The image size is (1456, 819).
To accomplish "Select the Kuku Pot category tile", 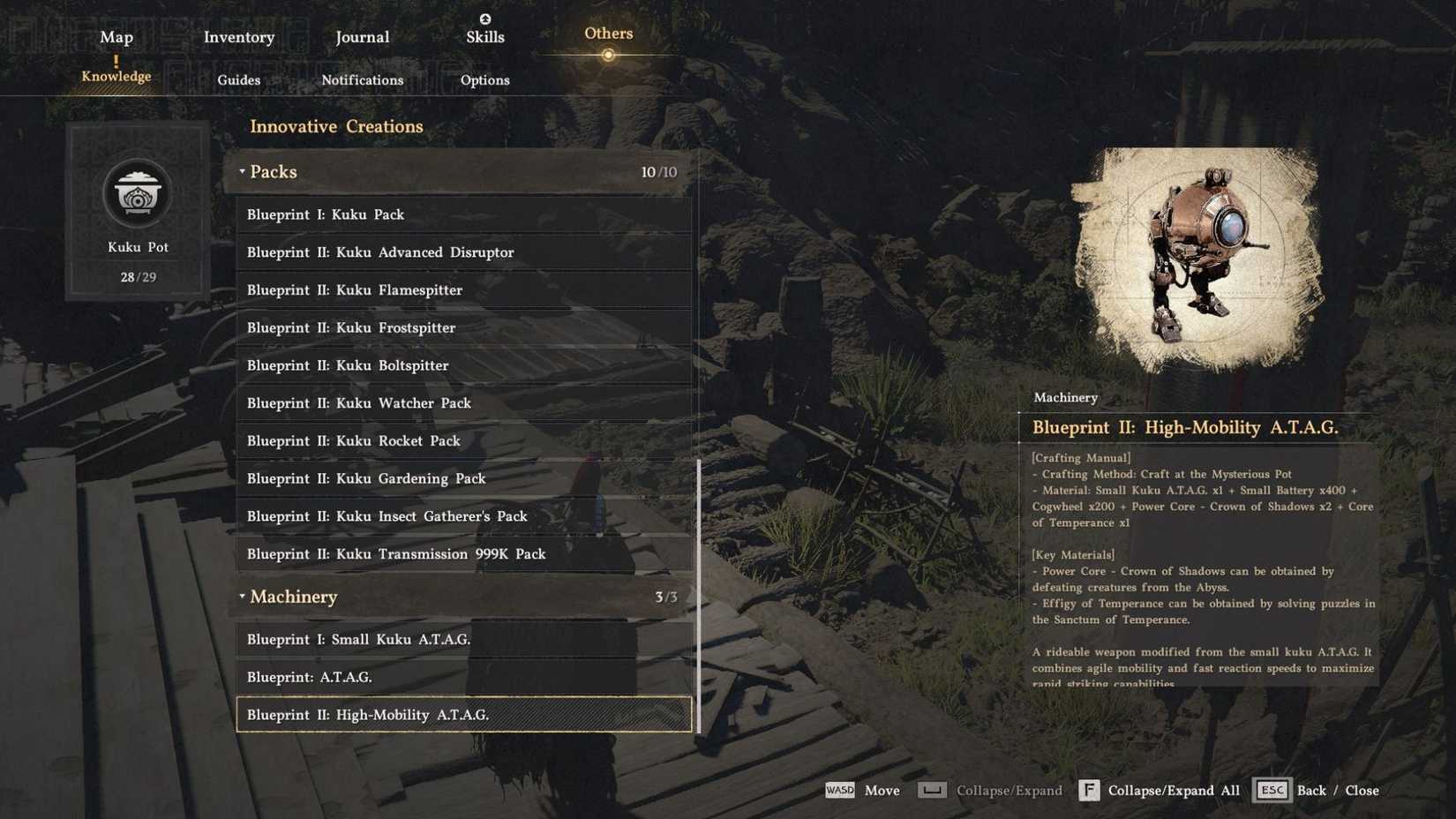I will tap(138, 212).
